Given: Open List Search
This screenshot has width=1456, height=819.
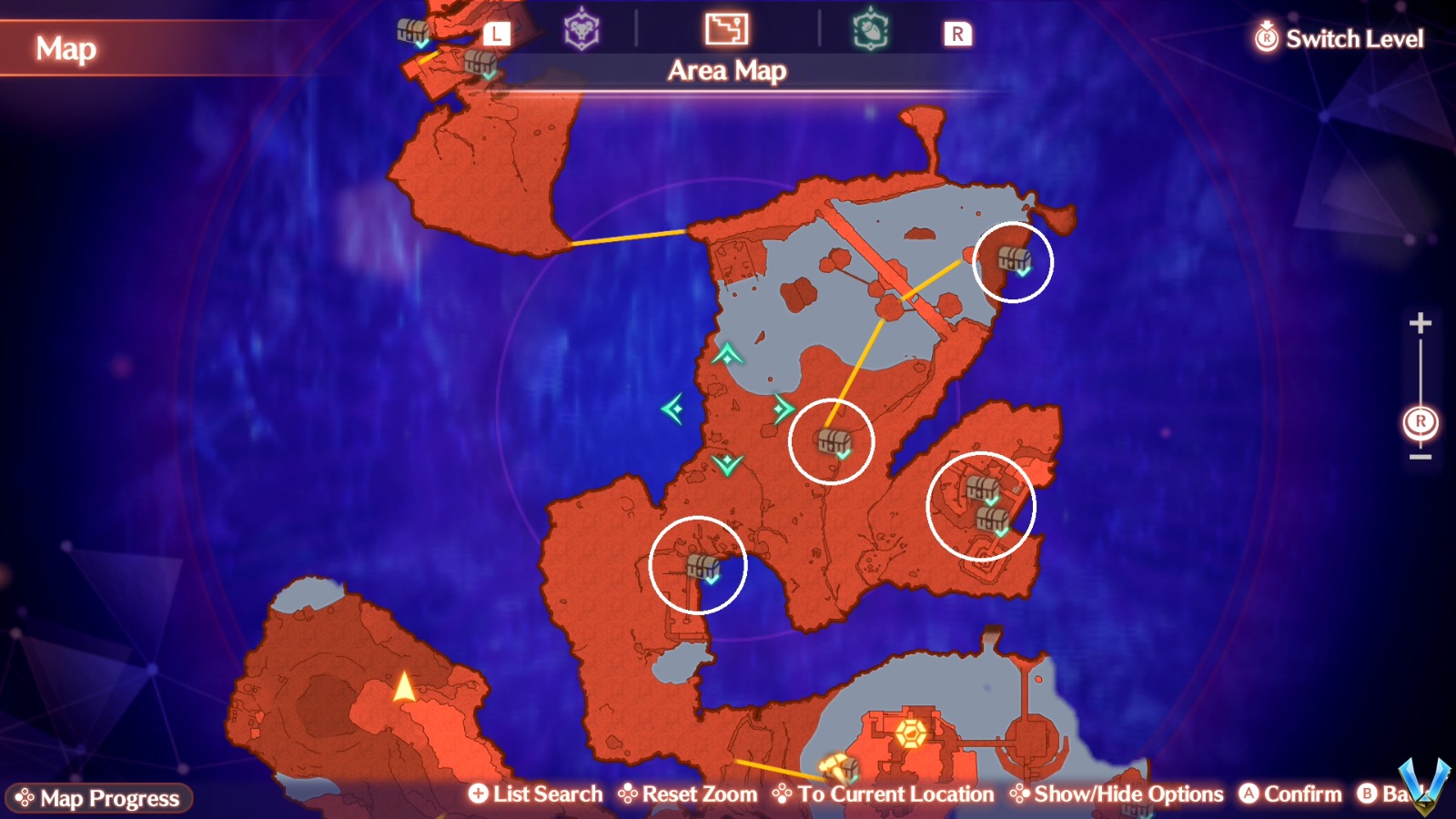Looking at the screenshot, I should pos(535,793).
